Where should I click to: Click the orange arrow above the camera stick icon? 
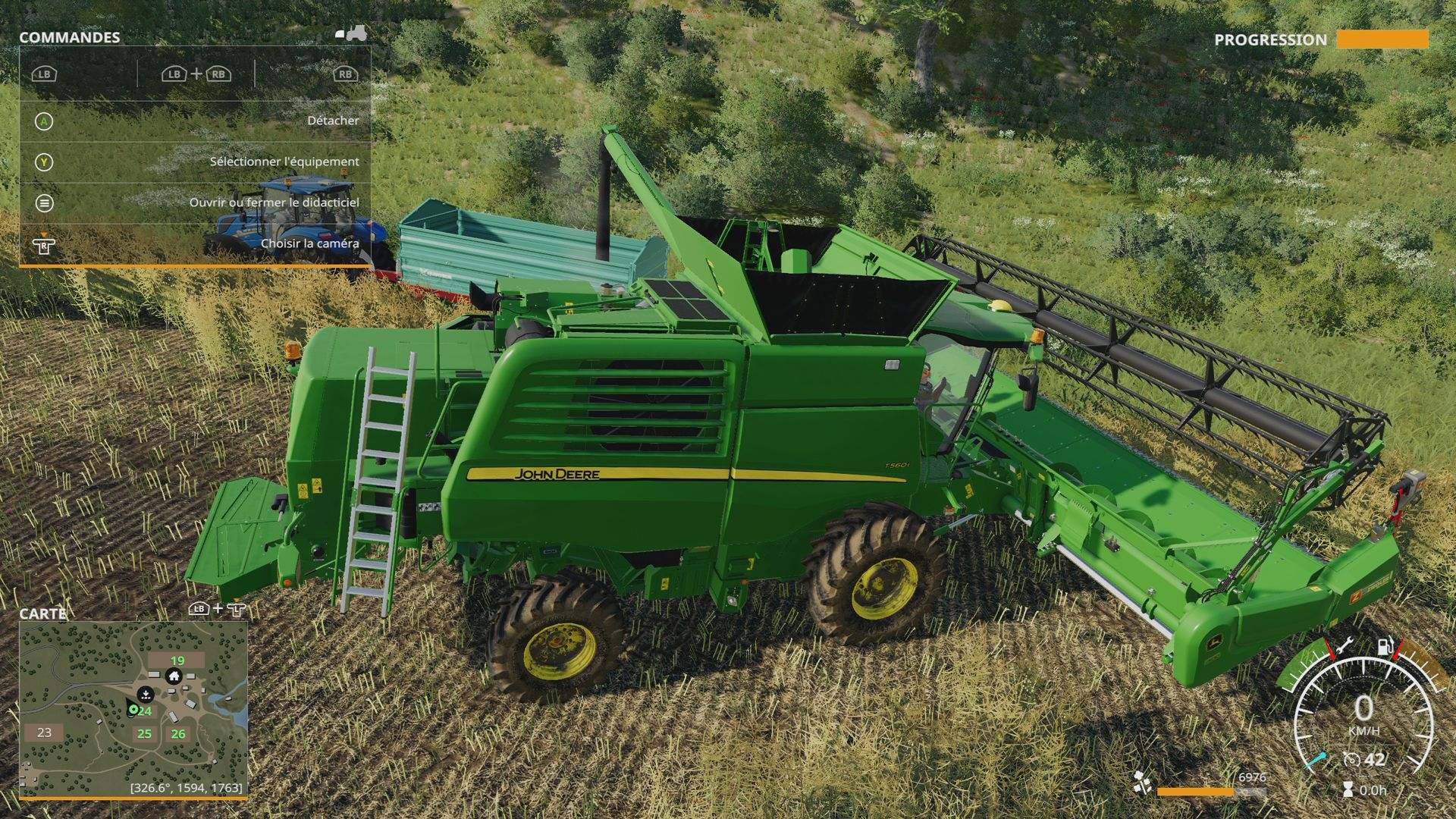pos(43,234)
